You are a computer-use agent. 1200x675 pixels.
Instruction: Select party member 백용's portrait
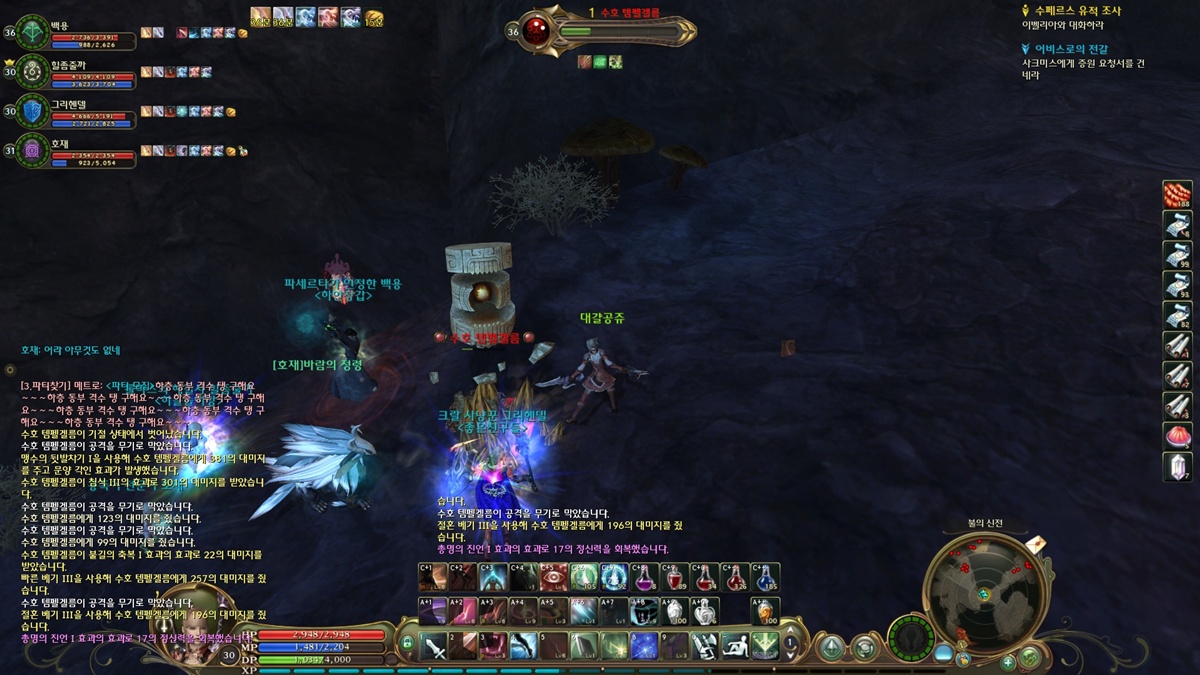pyautogui.click(x=32, y=32)
